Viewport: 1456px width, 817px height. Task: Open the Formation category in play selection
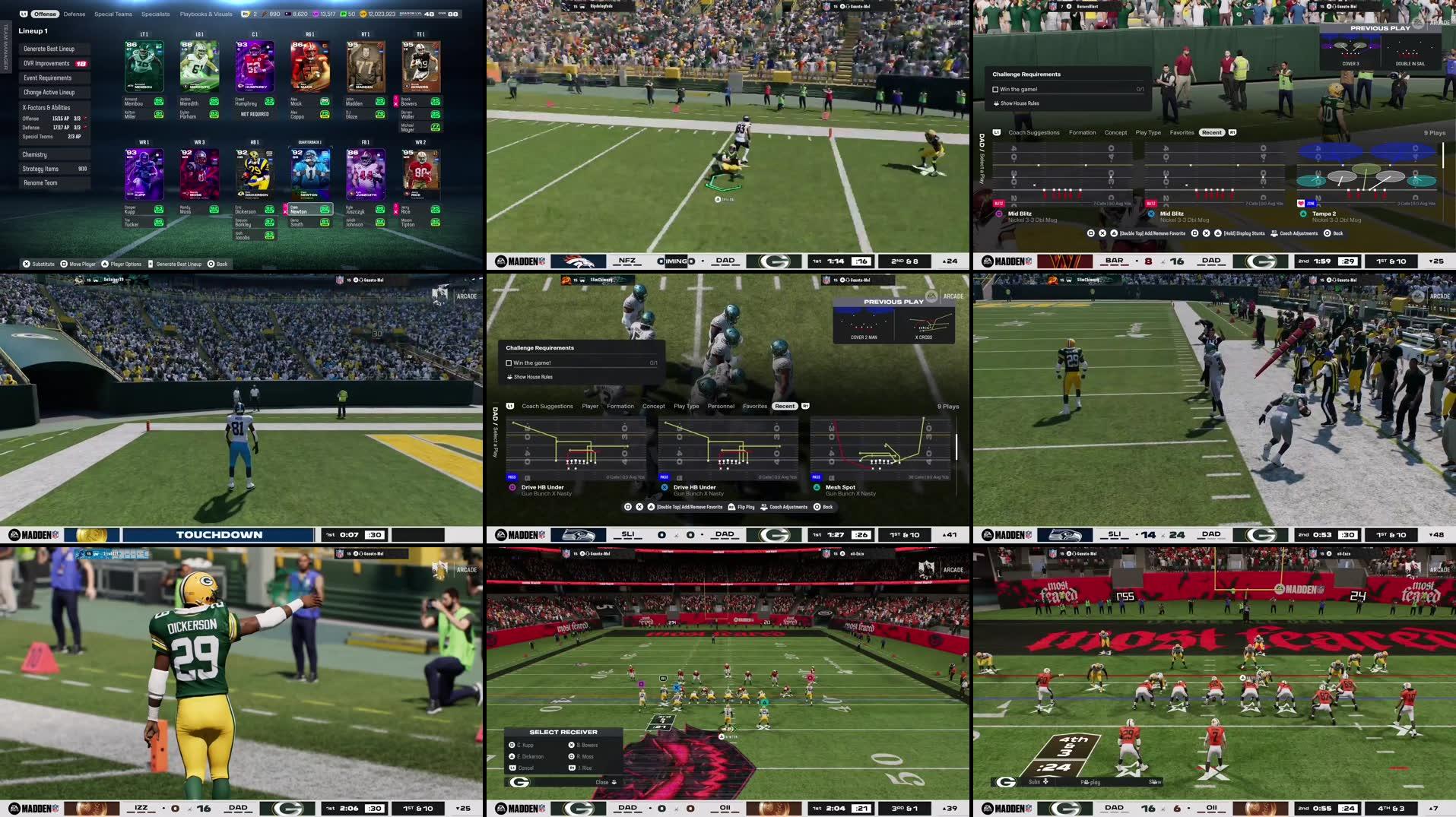click(620, 406)
